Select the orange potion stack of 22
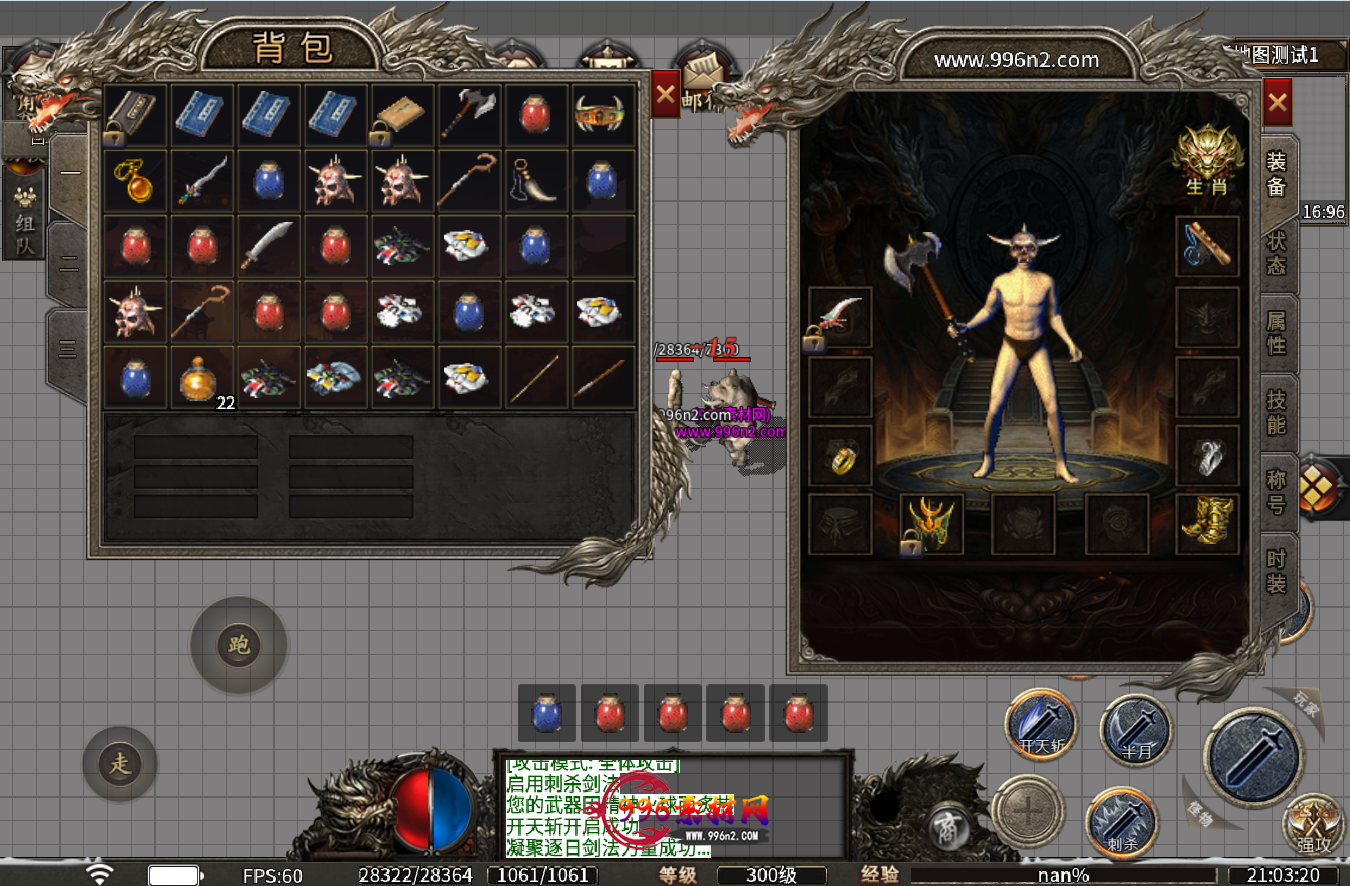Viewport: 1350px width, 886px height. coord(202,378)
